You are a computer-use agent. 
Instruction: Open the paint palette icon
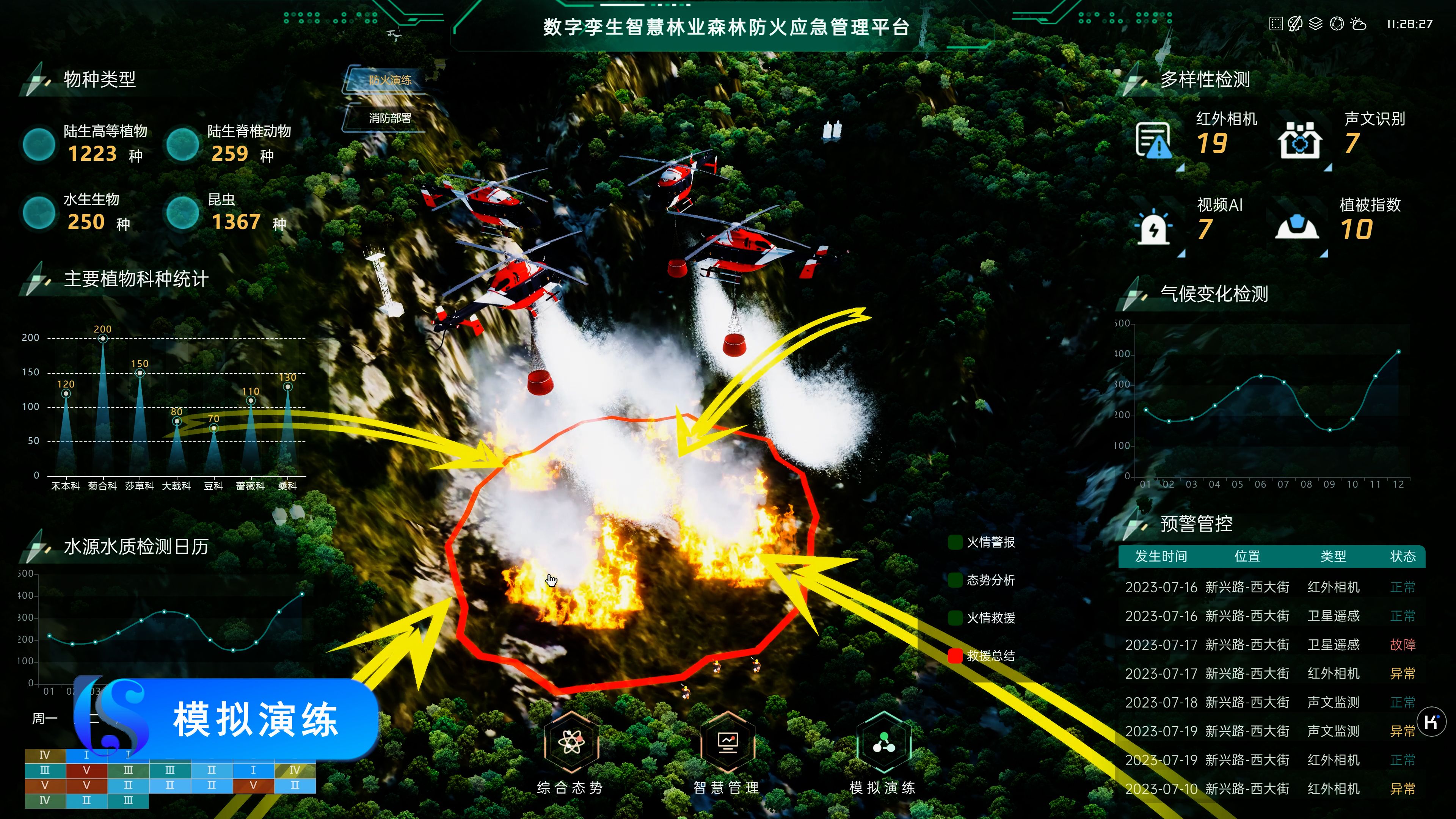click(x=1296, y=24)
